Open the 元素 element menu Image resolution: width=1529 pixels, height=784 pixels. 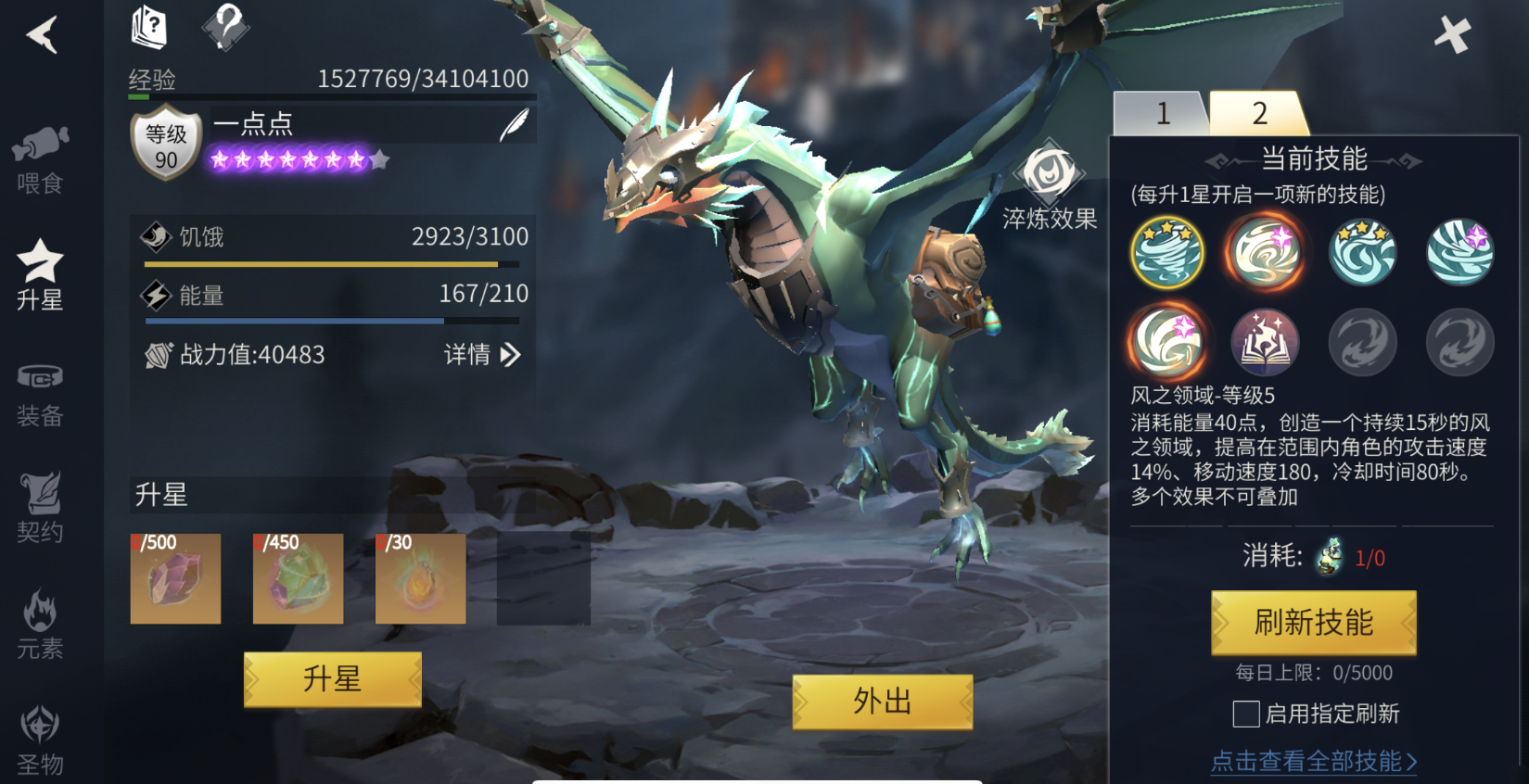tap(40, 625)
